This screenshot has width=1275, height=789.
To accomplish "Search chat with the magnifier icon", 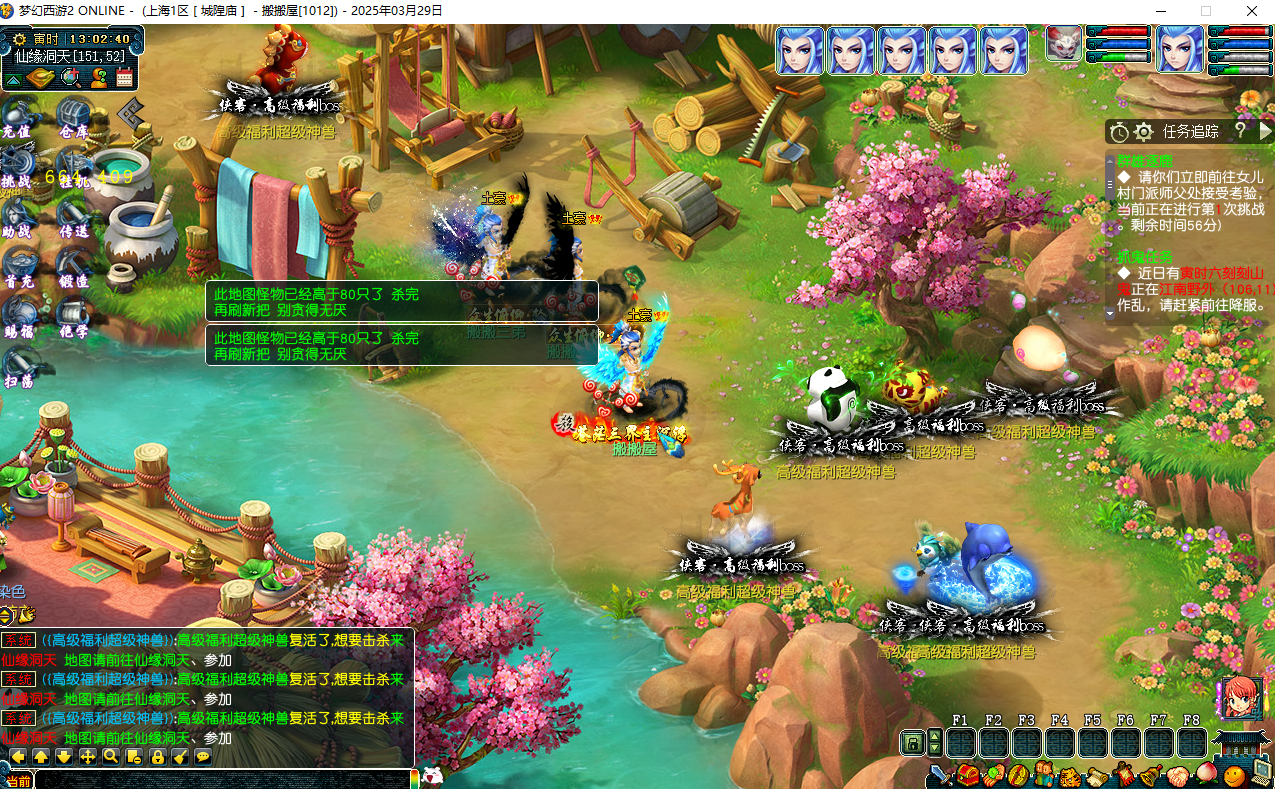I will click(111, 757).
